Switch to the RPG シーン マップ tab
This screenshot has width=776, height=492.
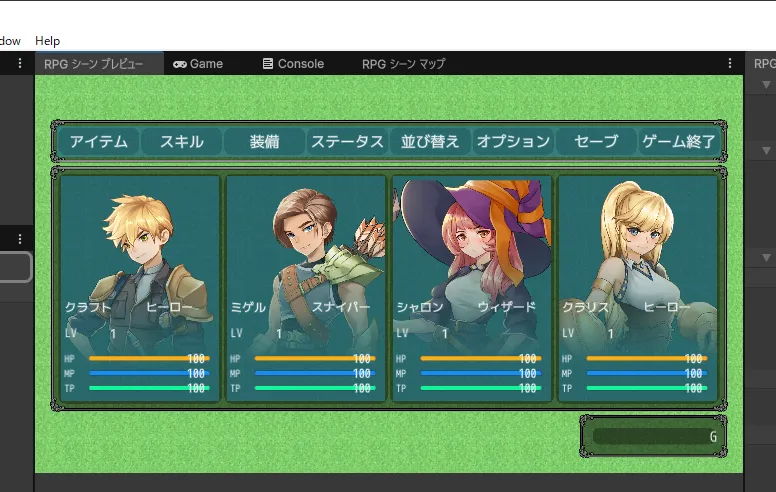(403, 64)
